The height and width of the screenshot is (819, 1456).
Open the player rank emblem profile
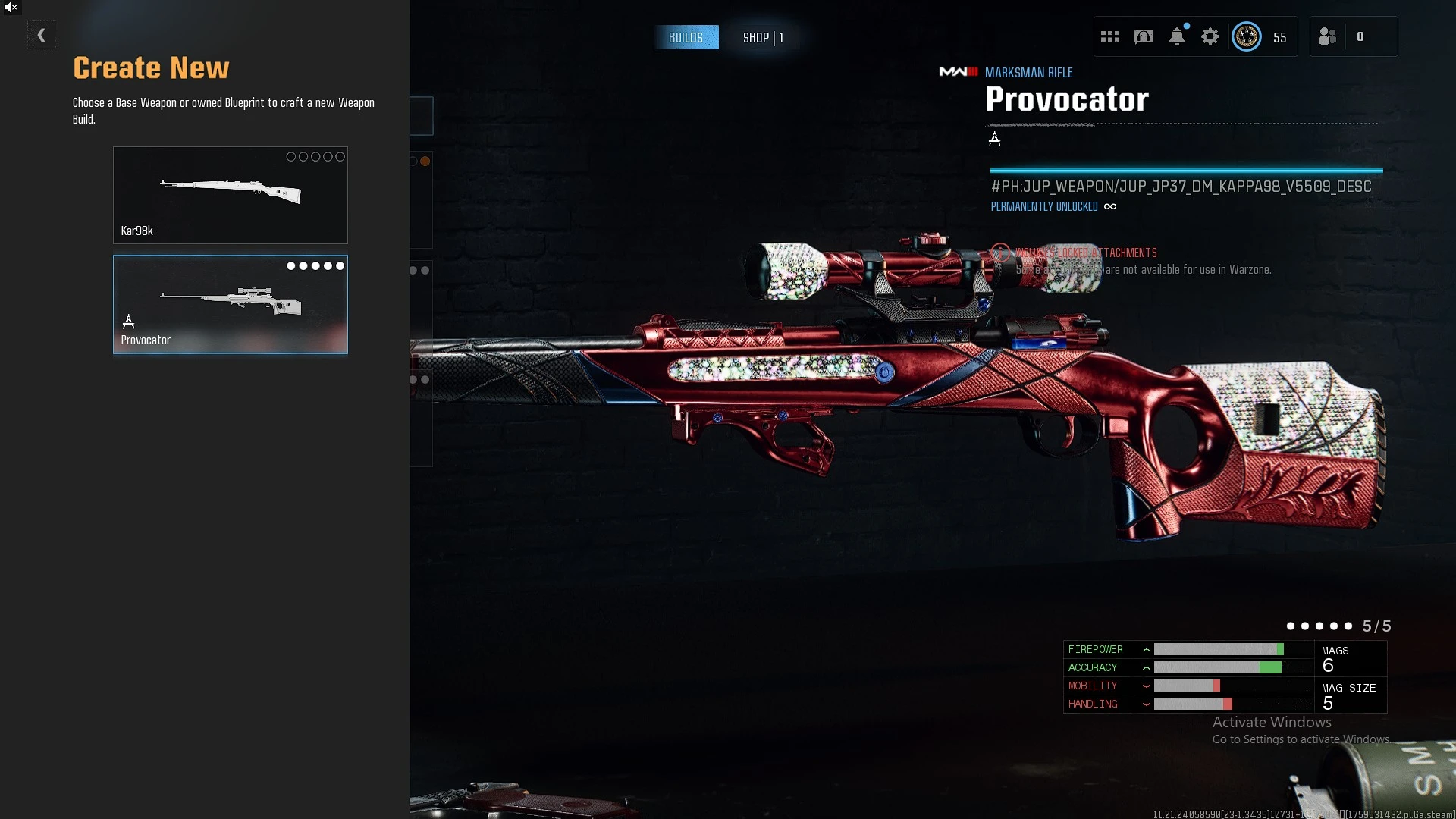click(1246, 36)
